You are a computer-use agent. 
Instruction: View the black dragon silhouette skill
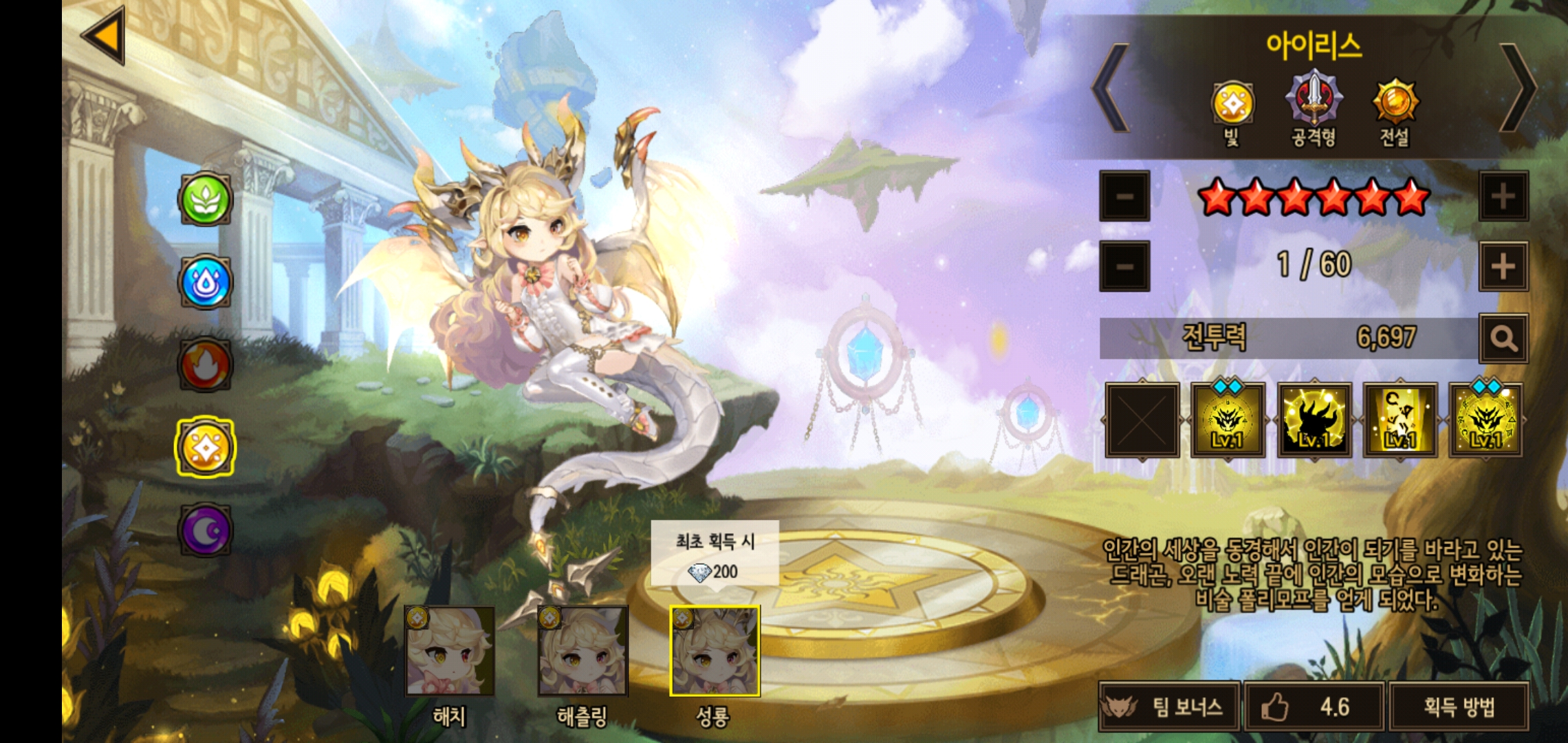click(x=1314, y=420)
